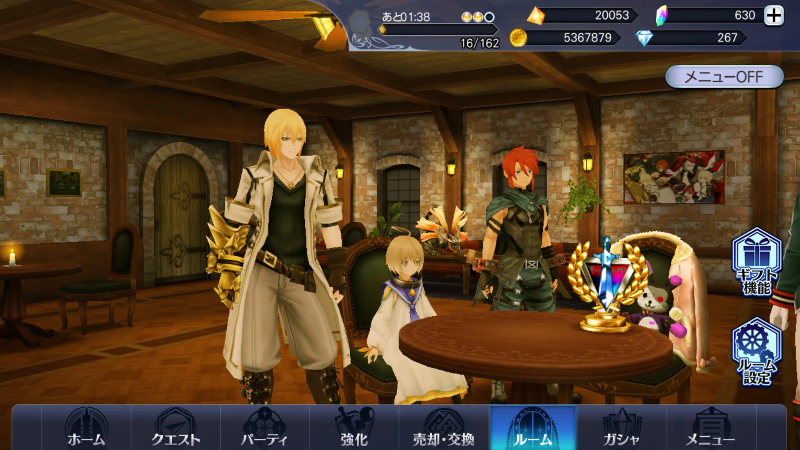This screenshot has height=450, width=800.
Task: Select the 売却・交換 (Sell/Exchange) tab
Action: [443, 428]
